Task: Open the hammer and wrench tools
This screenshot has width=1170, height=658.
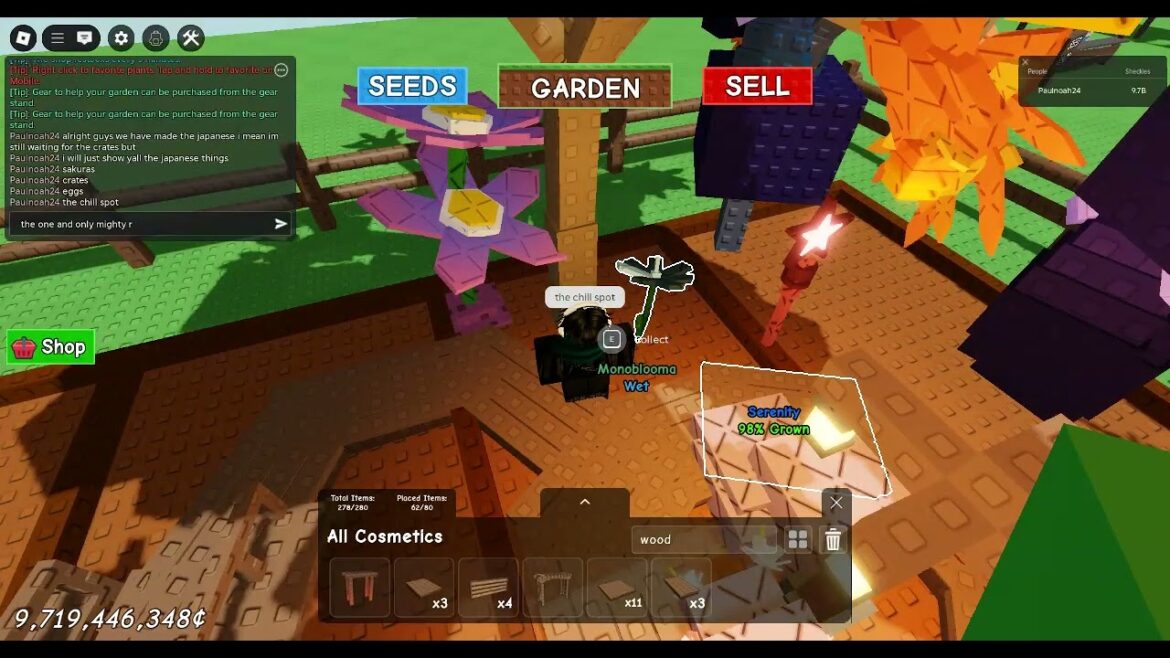Action: click(191, 38)
